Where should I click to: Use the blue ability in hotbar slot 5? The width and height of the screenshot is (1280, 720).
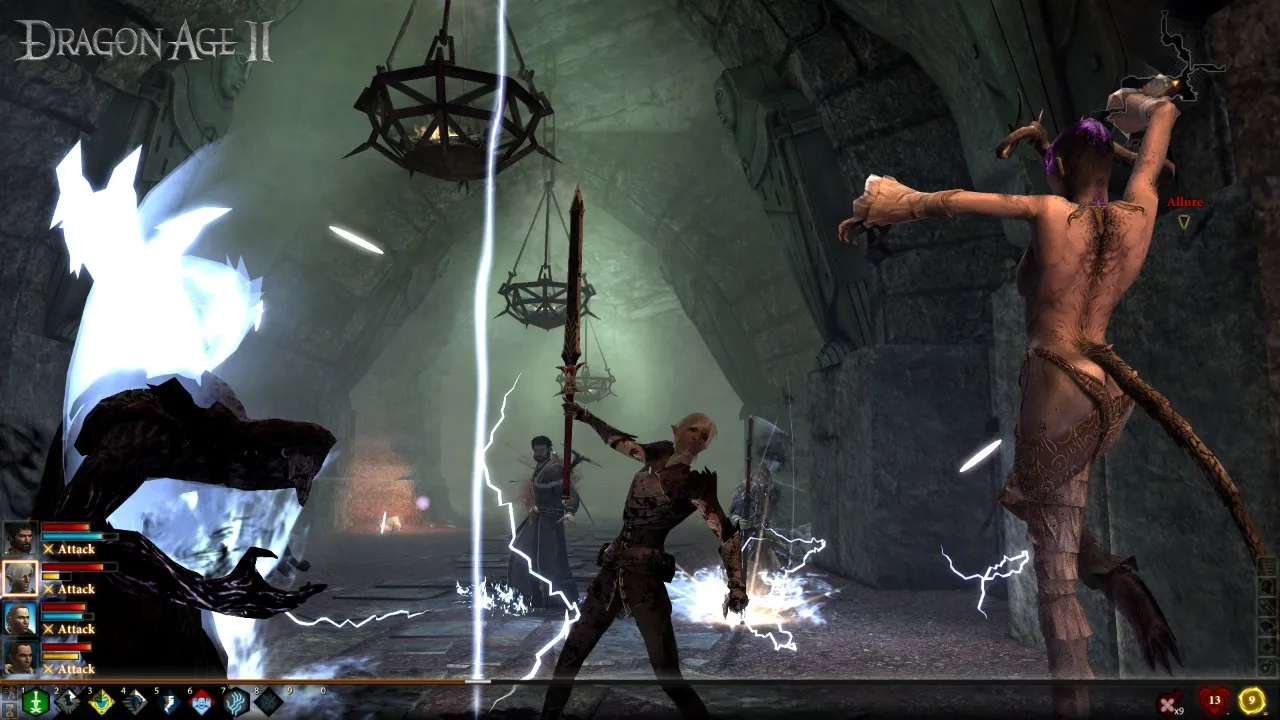pyautogui.click(x=168, y=702)
